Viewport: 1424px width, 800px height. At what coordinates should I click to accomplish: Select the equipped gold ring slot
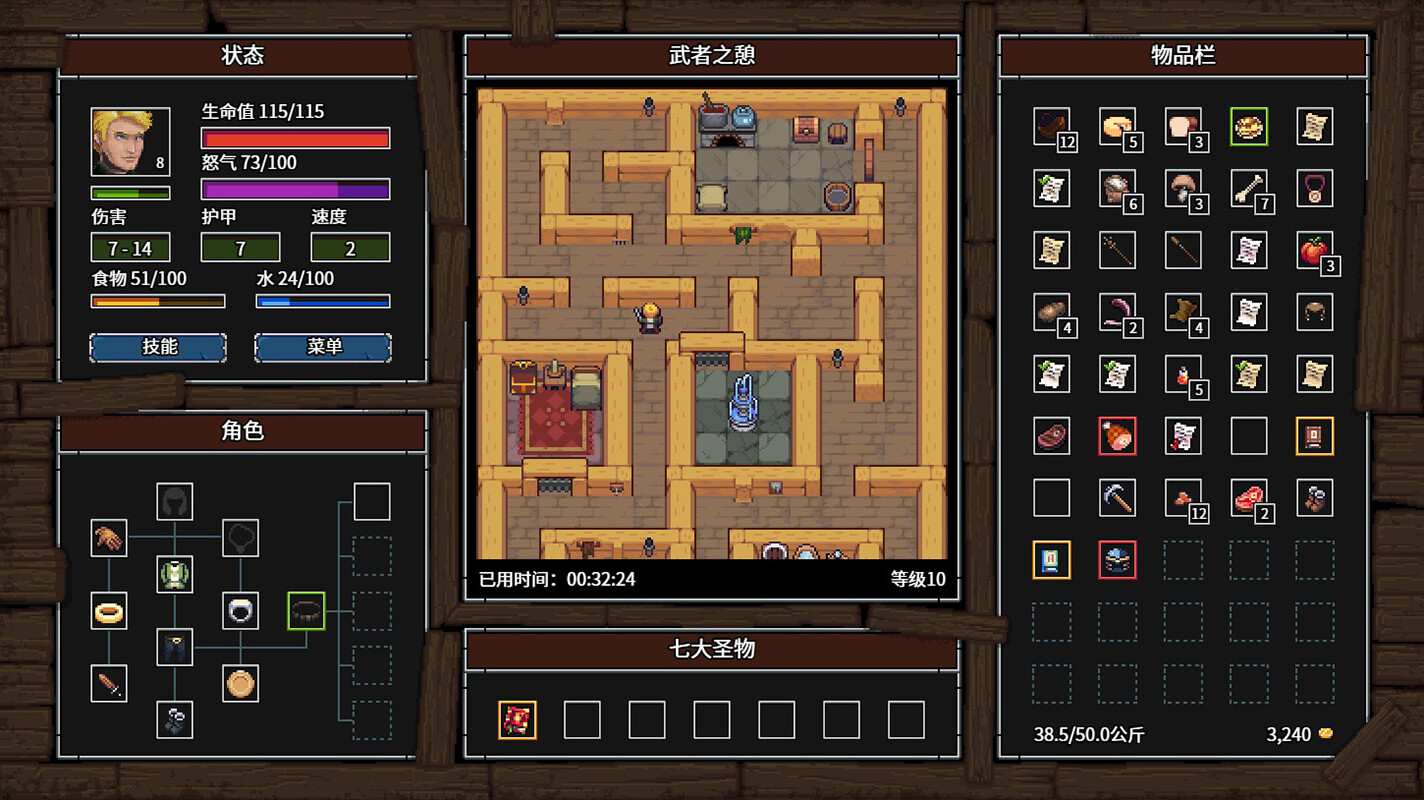109,612
